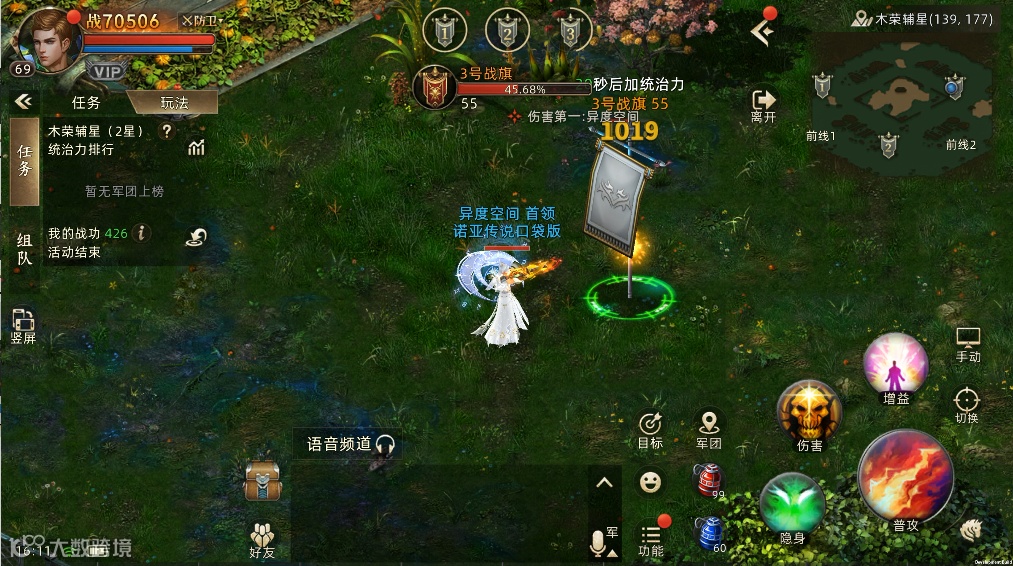Image resolution: width=1013 pixels, height=566 pixels.
Task: Open the player portrait avatar
Action: tap(46, 40)
